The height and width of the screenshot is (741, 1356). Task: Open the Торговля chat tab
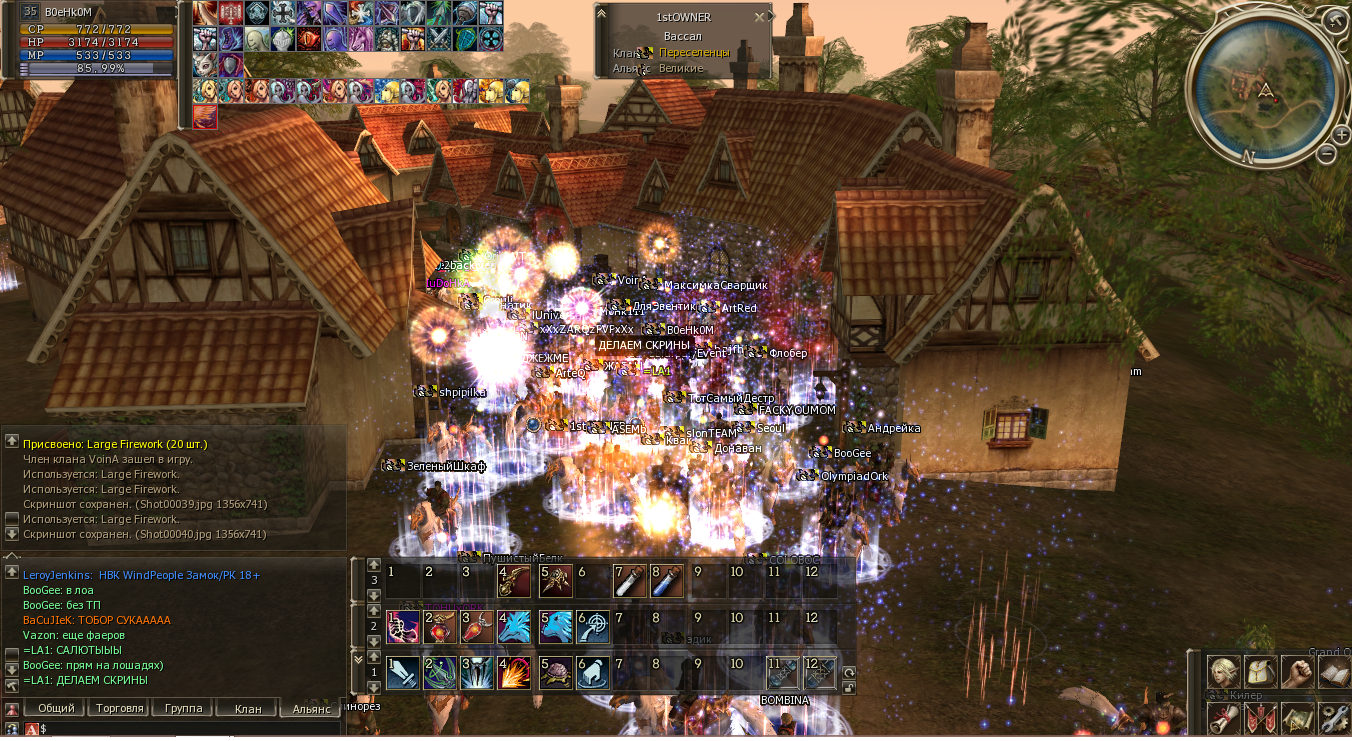point(119,708)
